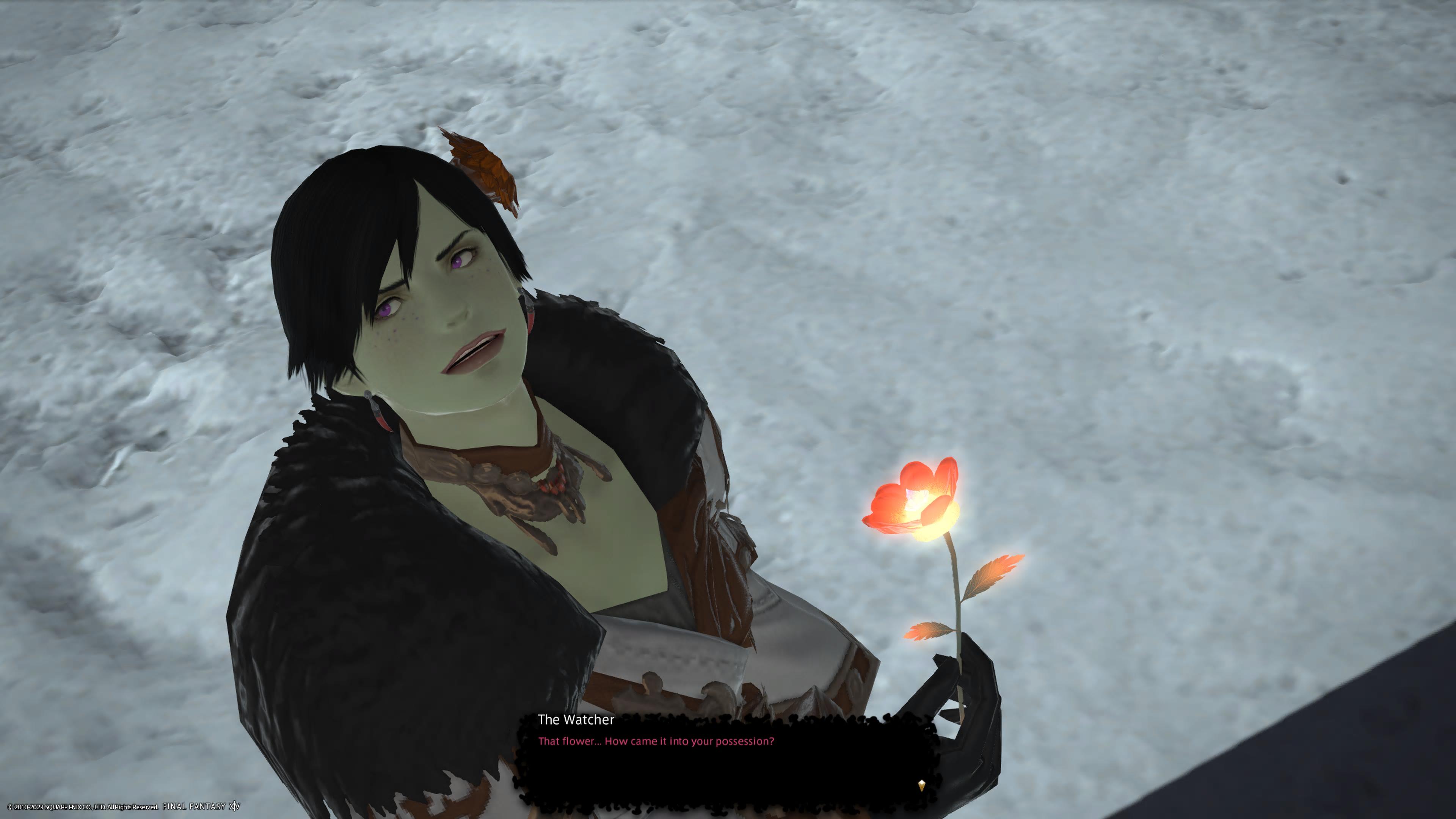1456x819 pixels.
Task: Click the dialogue advance arrow indicator
Action: [x=921, y=785]
